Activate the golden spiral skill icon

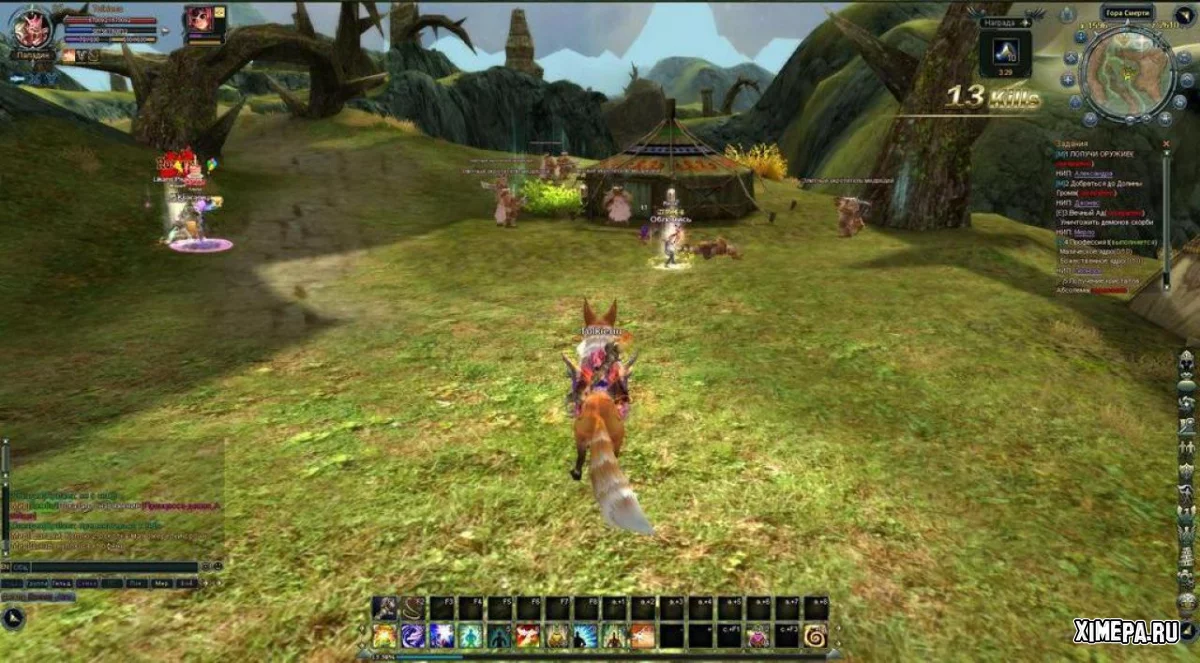[815, 635]
